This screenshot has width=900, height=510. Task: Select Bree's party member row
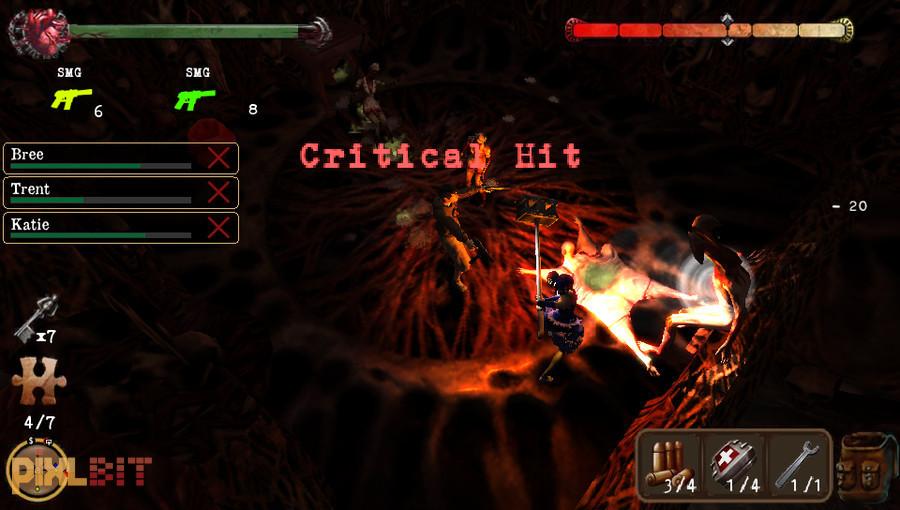point(100,158)
